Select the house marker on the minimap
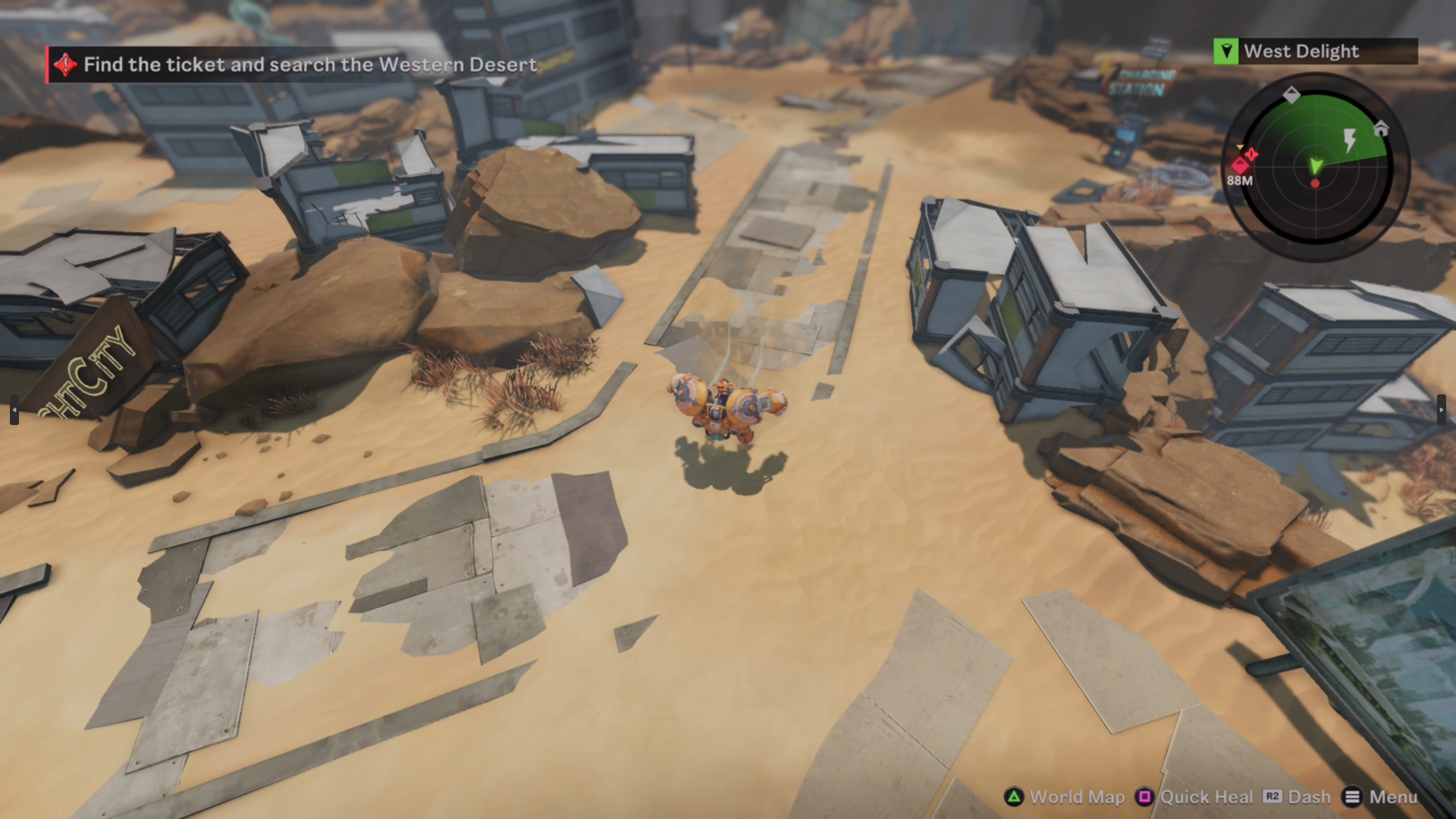The image size is (1456, 819). [1381, 129]
